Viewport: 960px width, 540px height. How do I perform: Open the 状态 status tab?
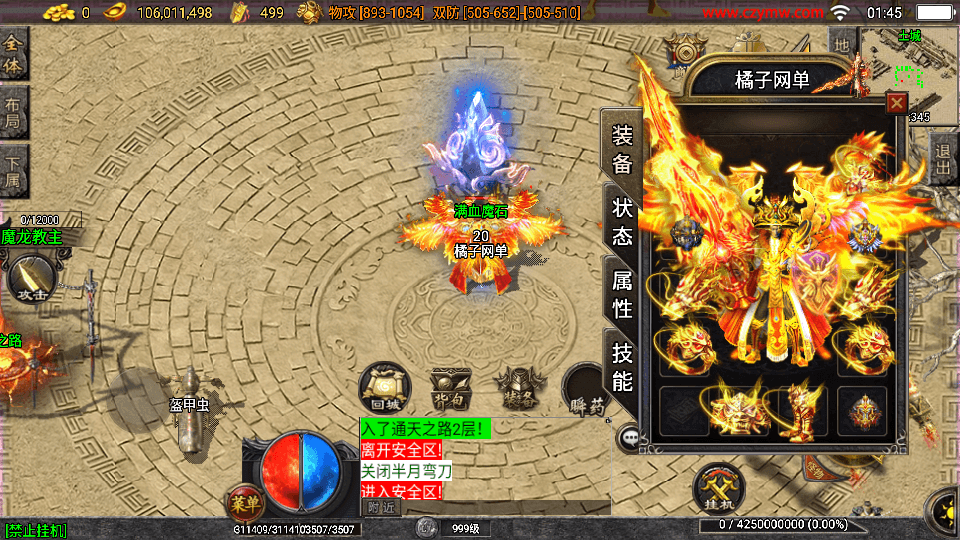pos(622,221)
